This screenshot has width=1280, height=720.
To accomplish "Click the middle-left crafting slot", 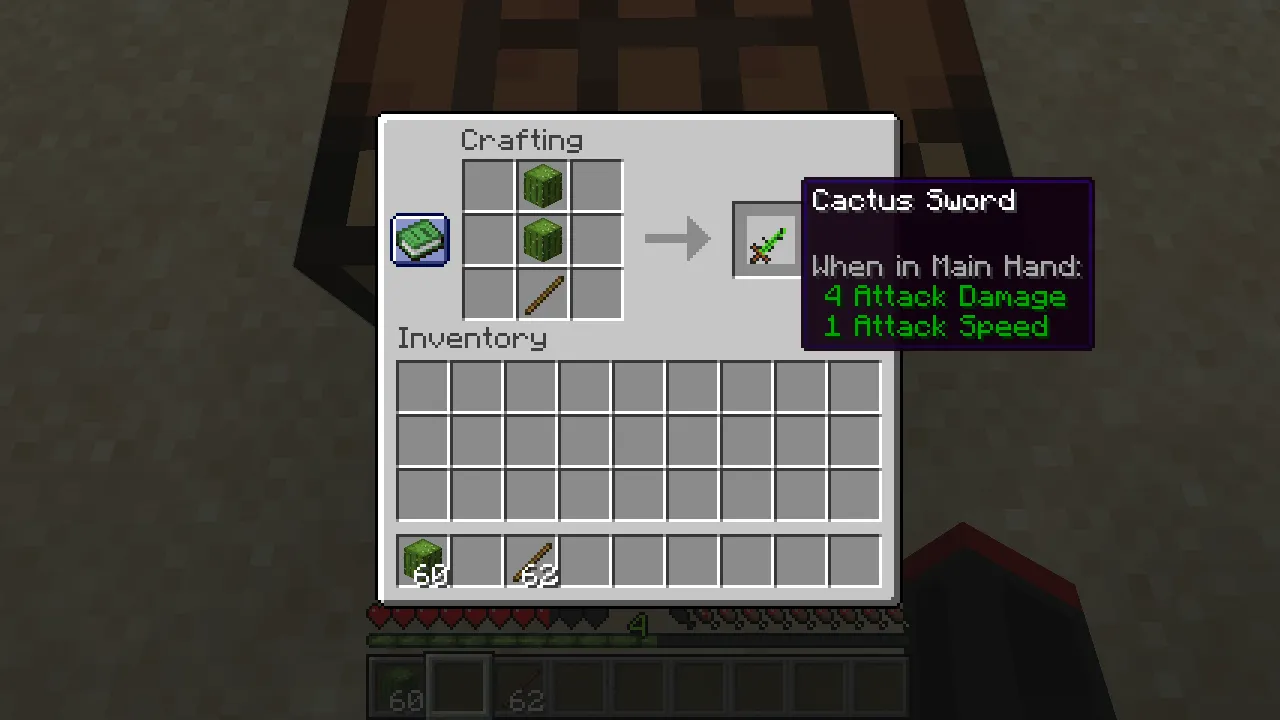I will (488, 239).
